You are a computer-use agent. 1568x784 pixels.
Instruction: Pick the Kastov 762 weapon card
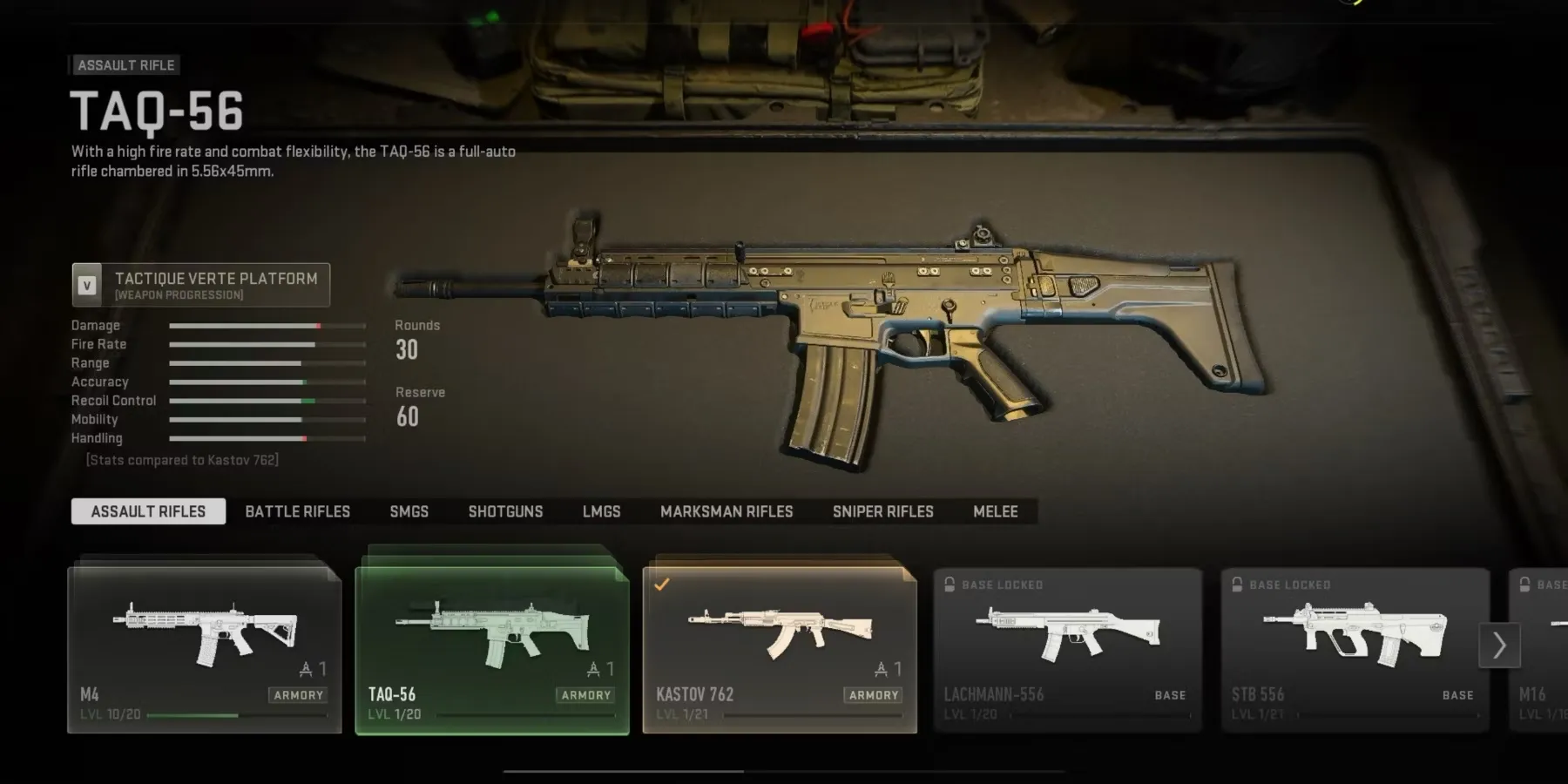tap(780, 650)
